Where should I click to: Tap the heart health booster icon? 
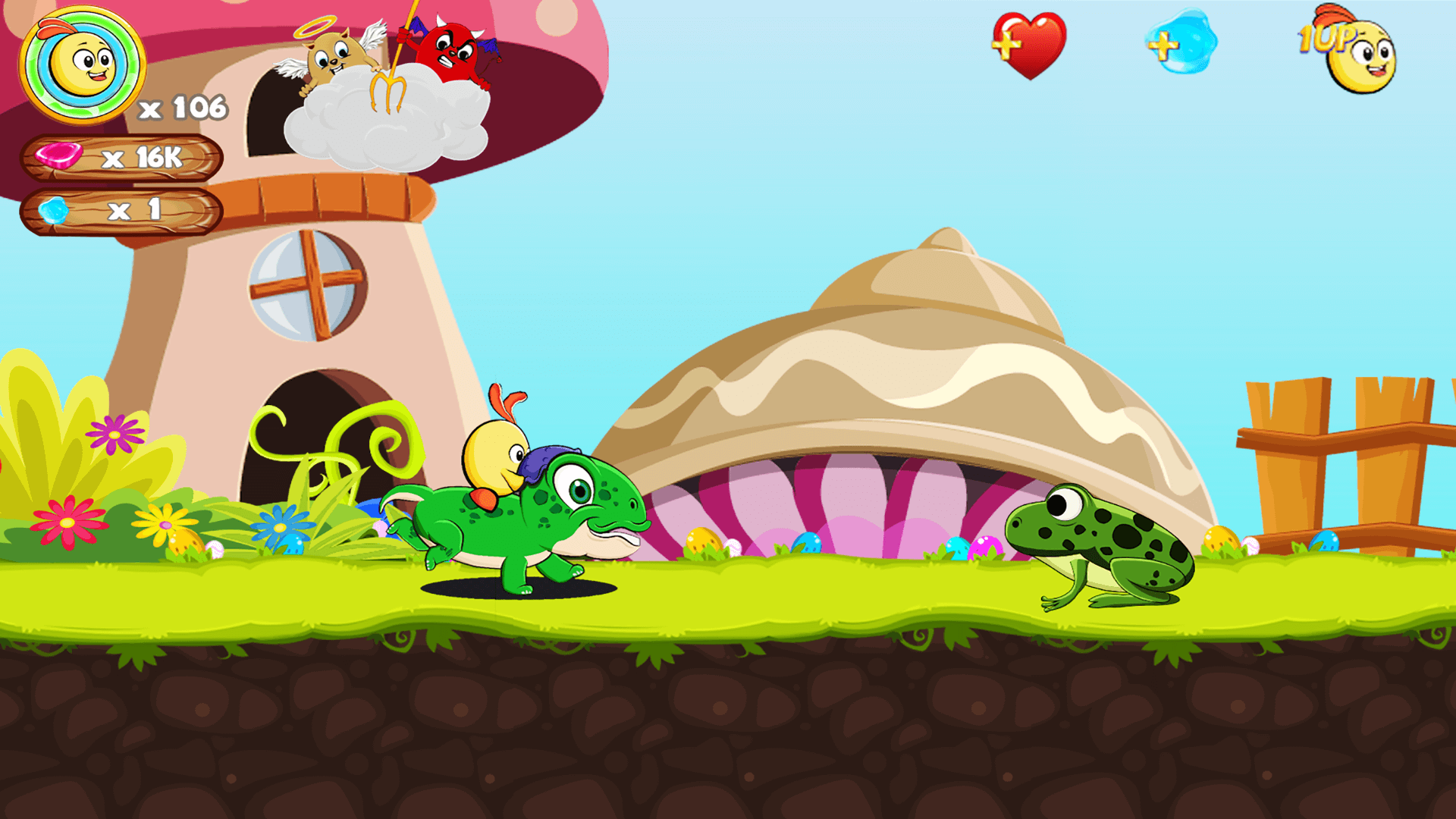point(1034,47)
